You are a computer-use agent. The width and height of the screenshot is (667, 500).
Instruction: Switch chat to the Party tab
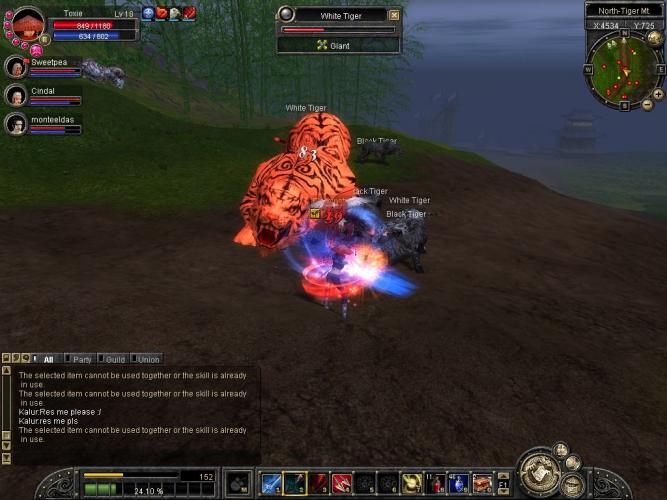click(81, 359)
